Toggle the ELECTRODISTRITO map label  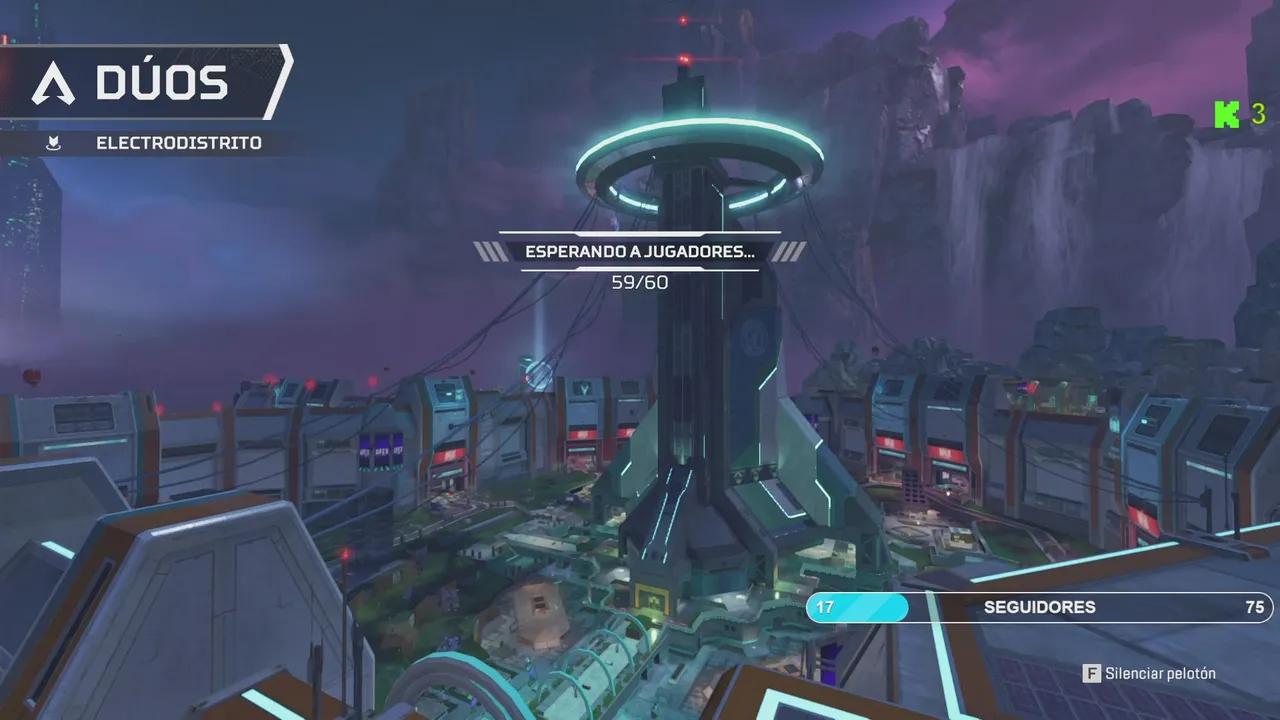[x=177, y=142]
